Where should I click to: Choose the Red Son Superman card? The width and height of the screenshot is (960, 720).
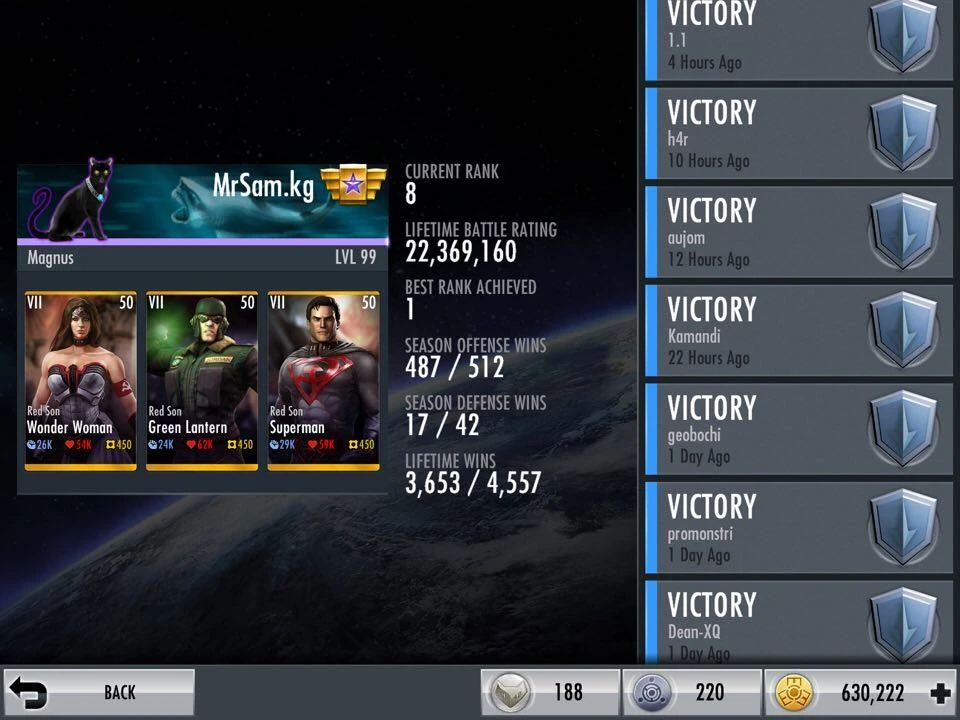pyautogui.click(x=323, y=380)
